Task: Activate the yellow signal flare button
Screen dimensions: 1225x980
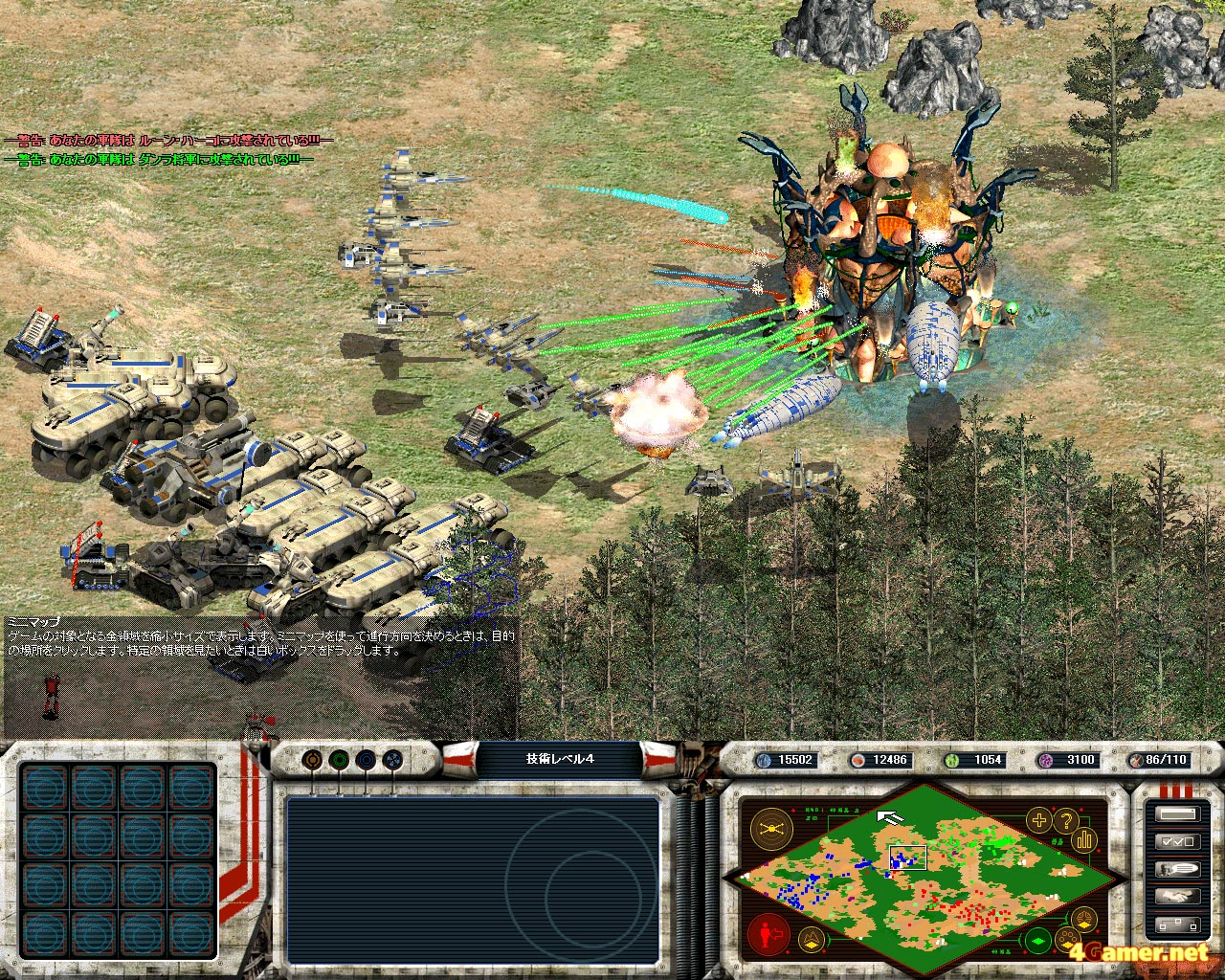Action: coord(770,828)
